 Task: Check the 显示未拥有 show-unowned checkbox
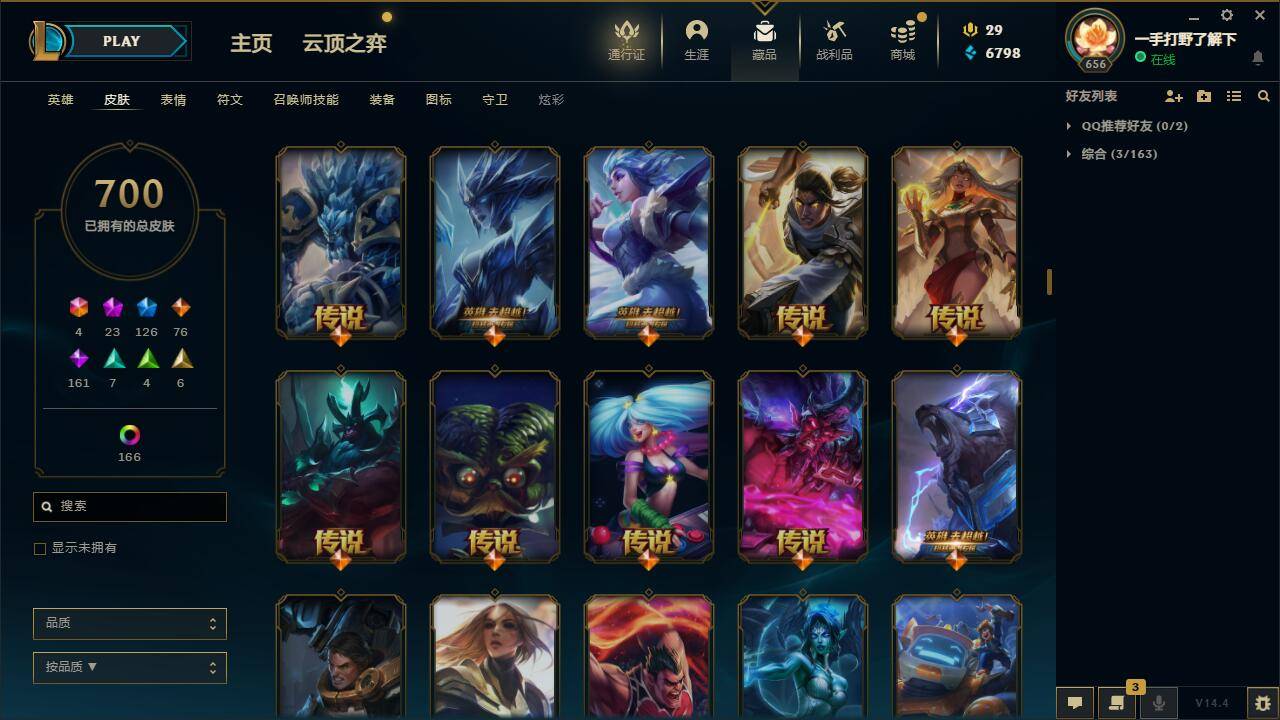40,548
